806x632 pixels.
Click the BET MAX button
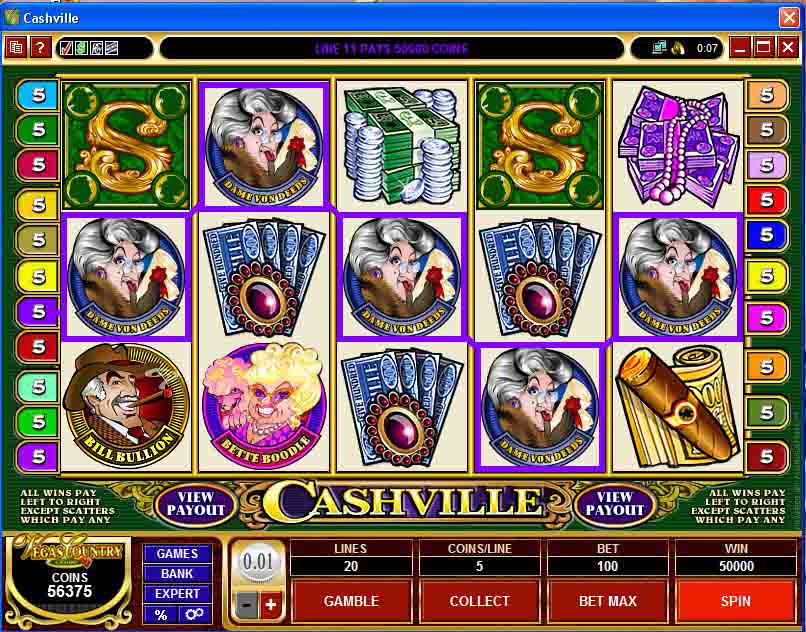[x=608, y=601]
